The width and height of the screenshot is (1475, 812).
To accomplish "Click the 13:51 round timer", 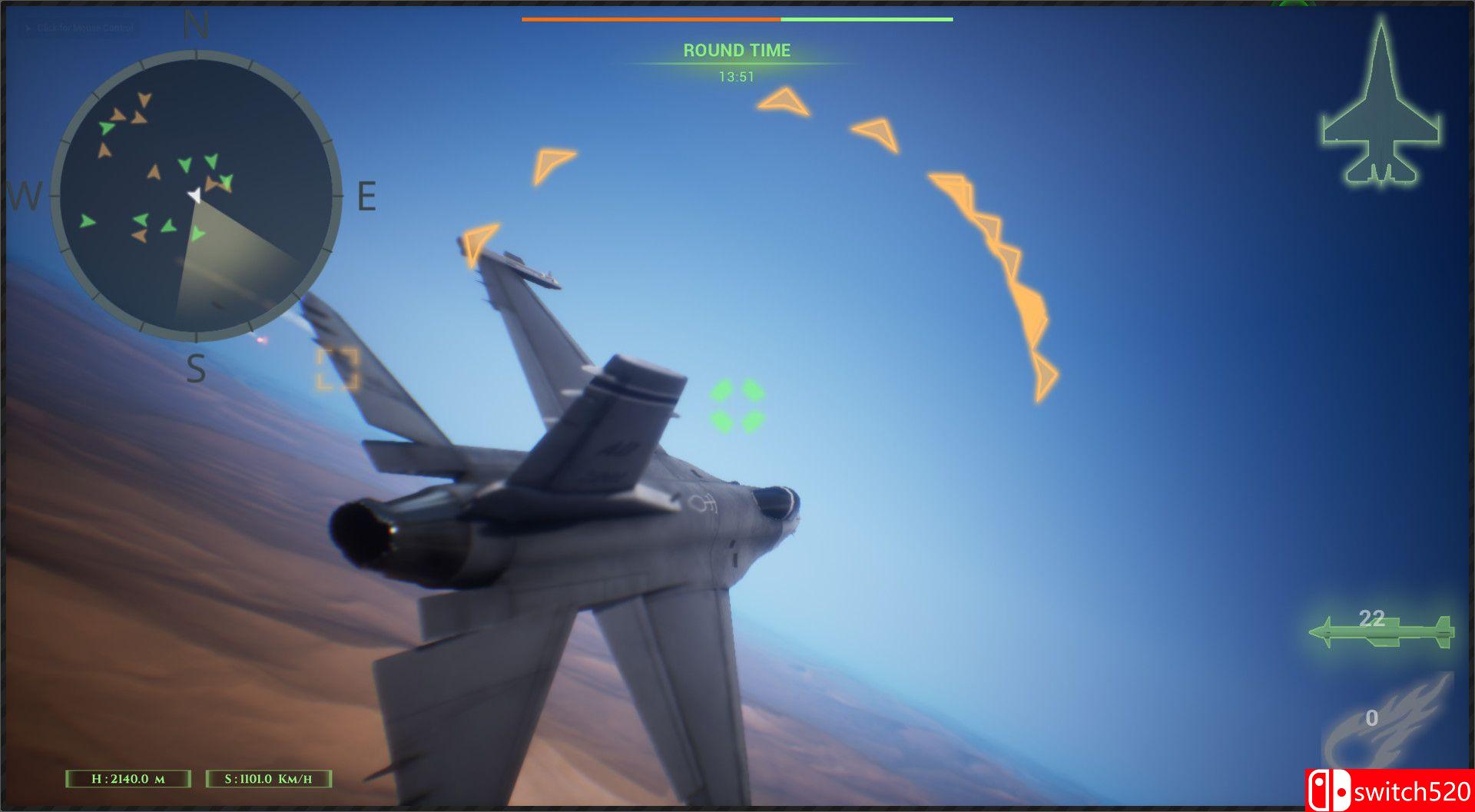I will tap(735, 75).
